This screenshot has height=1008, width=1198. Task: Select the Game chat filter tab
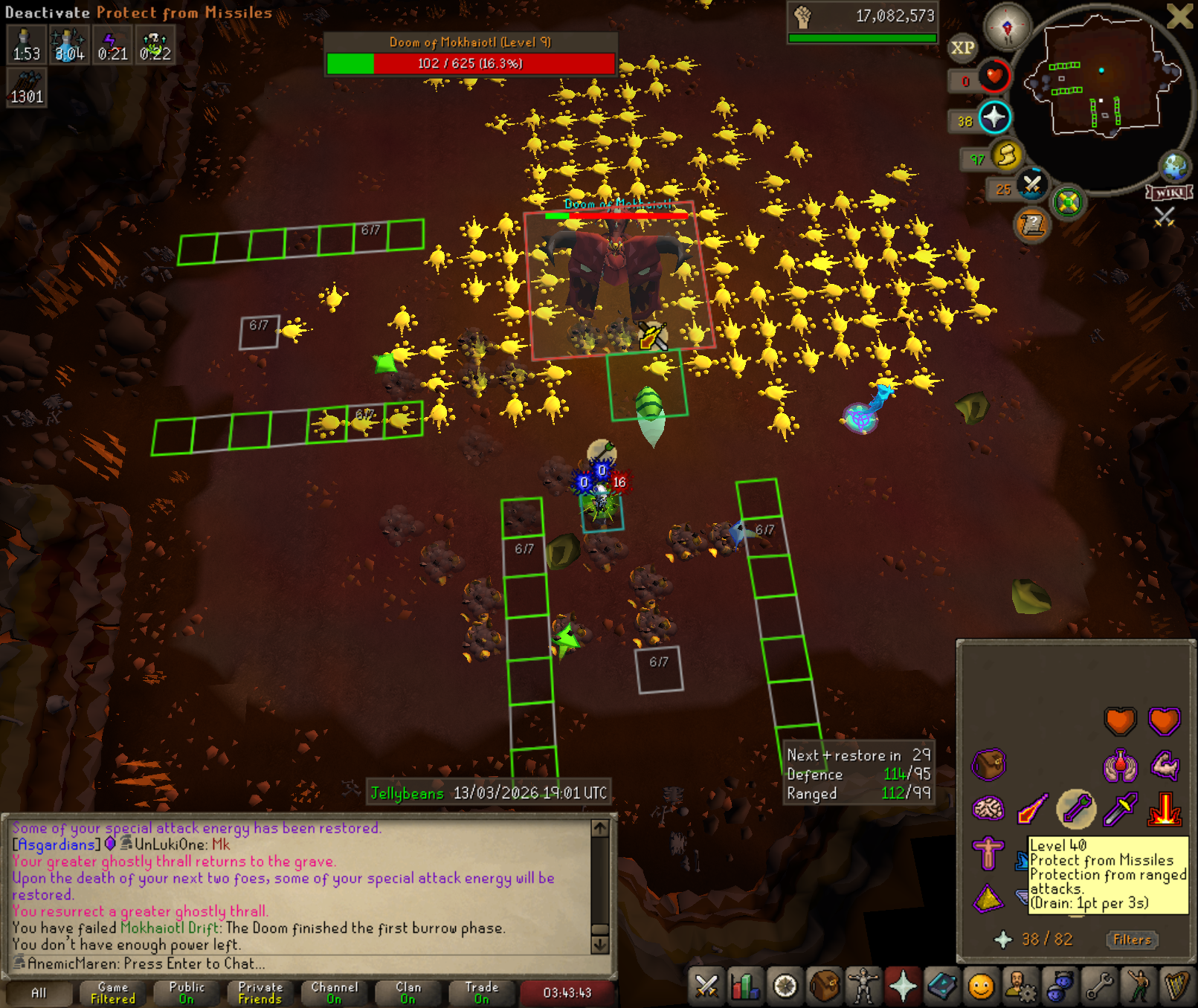(x=112, y=992)
